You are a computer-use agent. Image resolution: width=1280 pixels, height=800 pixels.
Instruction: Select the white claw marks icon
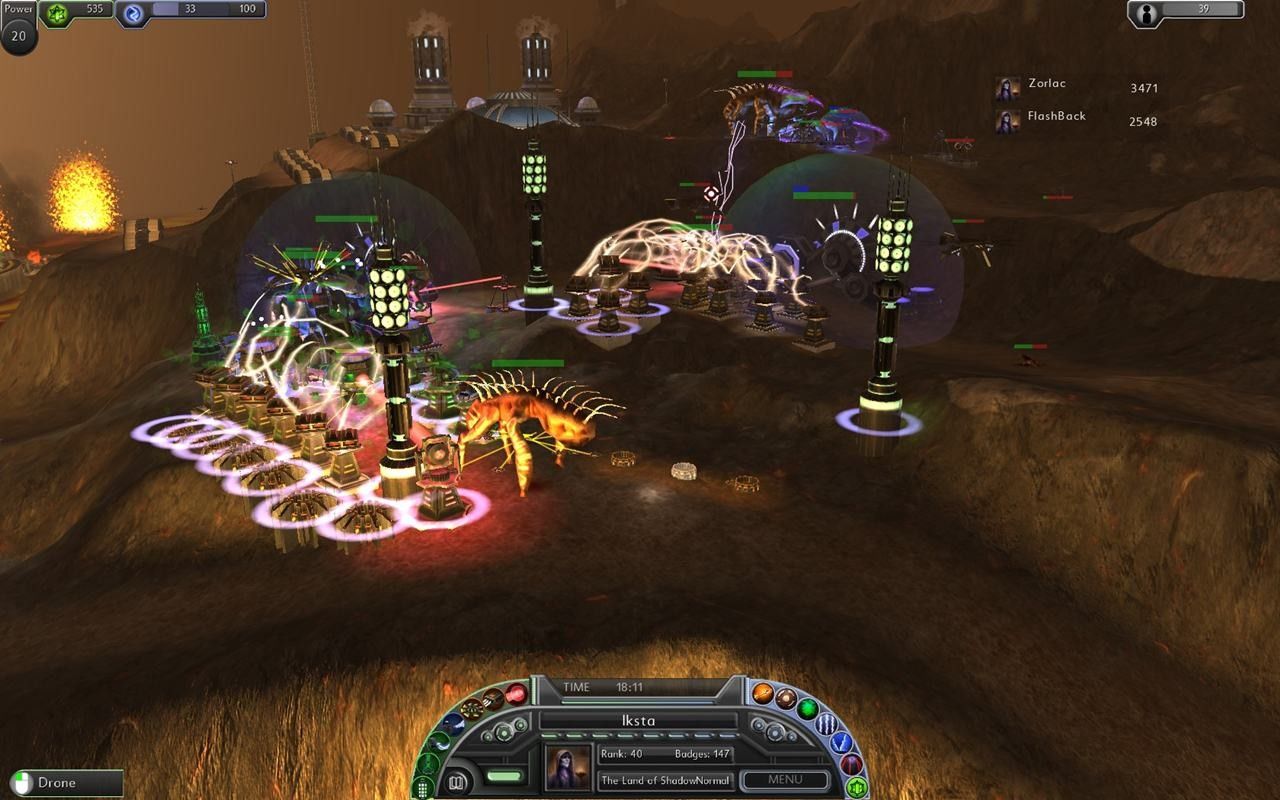coord(826,725)
